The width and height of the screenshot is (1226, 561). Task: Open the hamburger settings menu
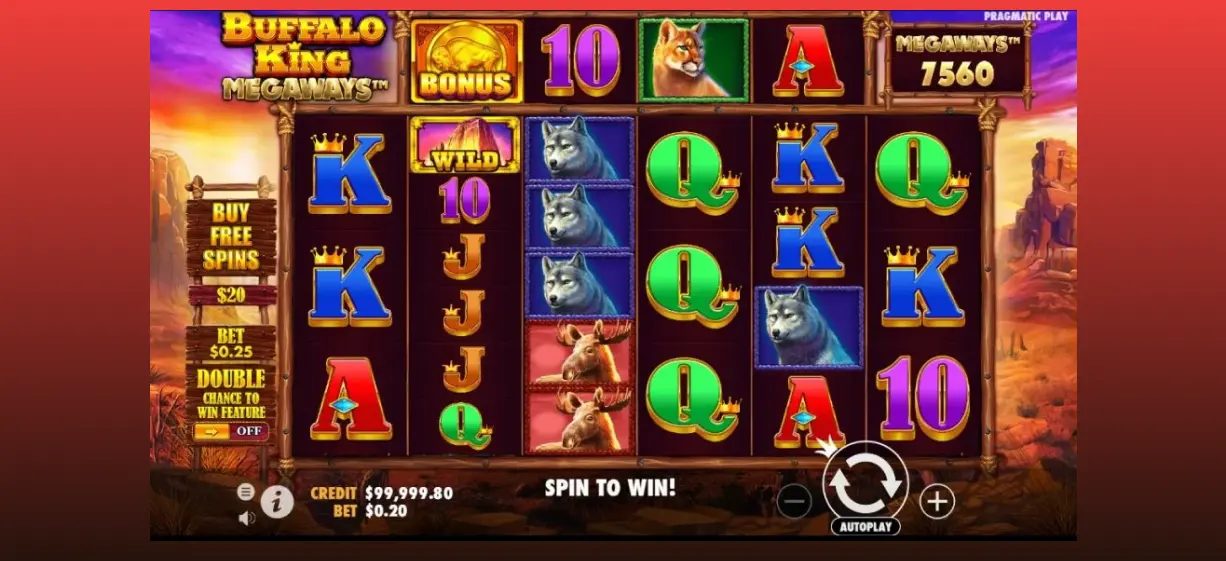246,491
